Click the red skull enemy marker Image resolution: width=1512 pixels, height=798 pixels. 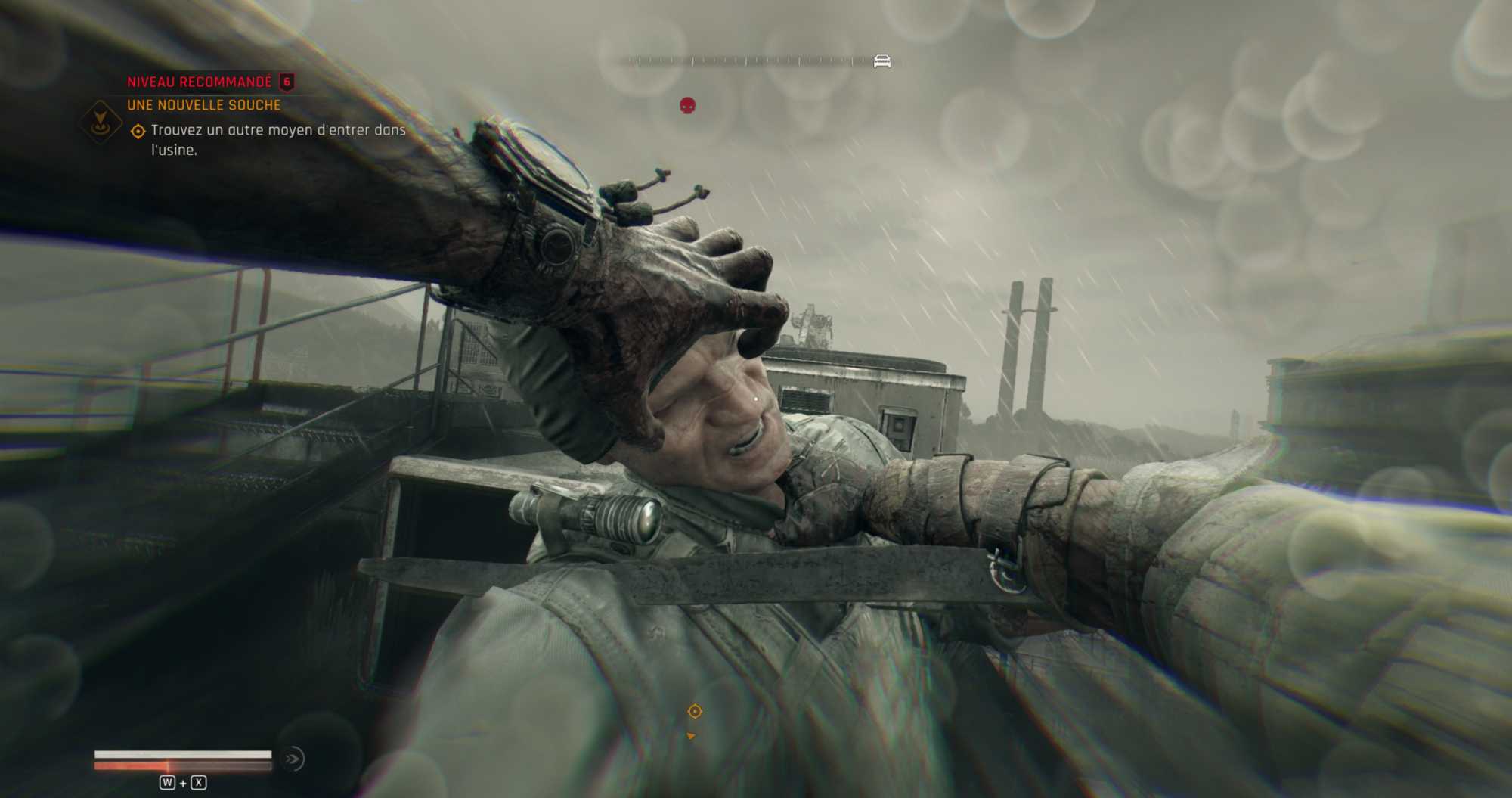(687, 106)
